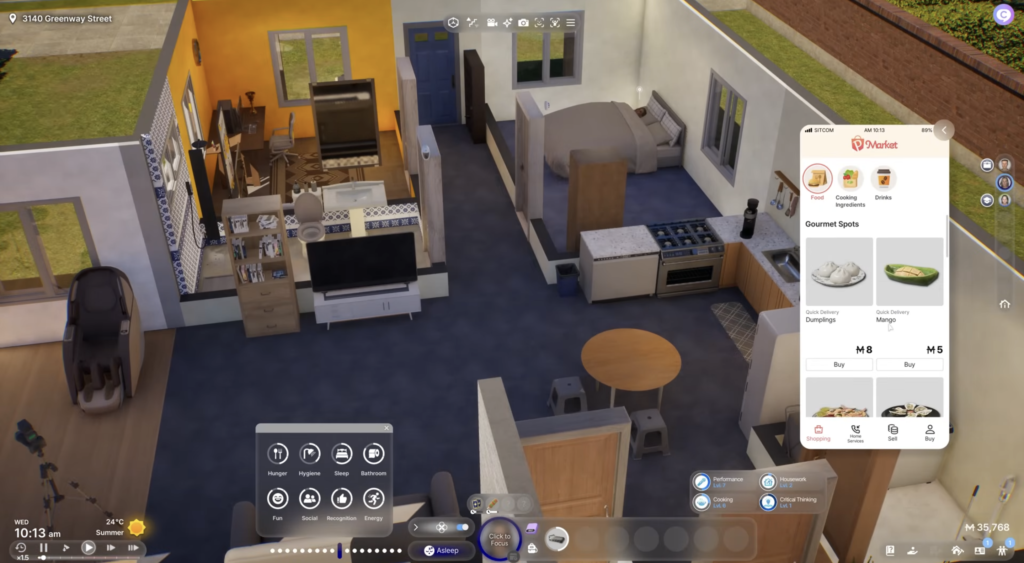Open the camera screenshot tool
Viewport: 1024px width, 563px height.
point(507,22)
